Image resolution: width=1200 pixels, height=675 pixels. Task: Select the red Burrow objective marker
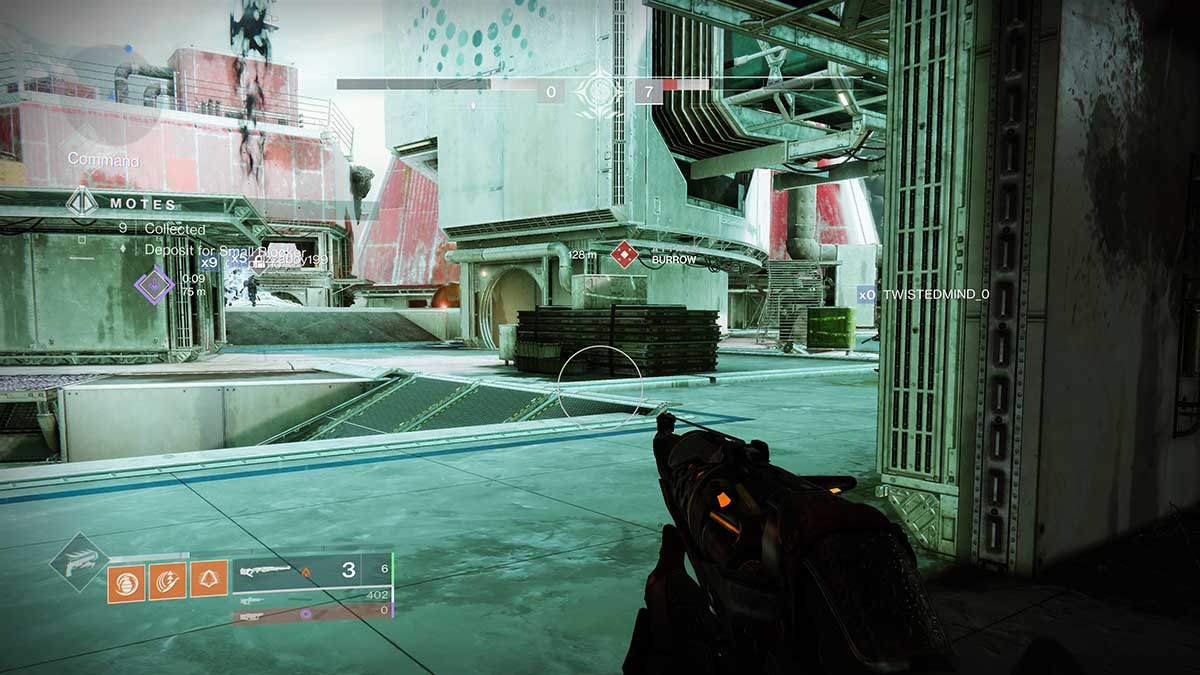[624, 255]
